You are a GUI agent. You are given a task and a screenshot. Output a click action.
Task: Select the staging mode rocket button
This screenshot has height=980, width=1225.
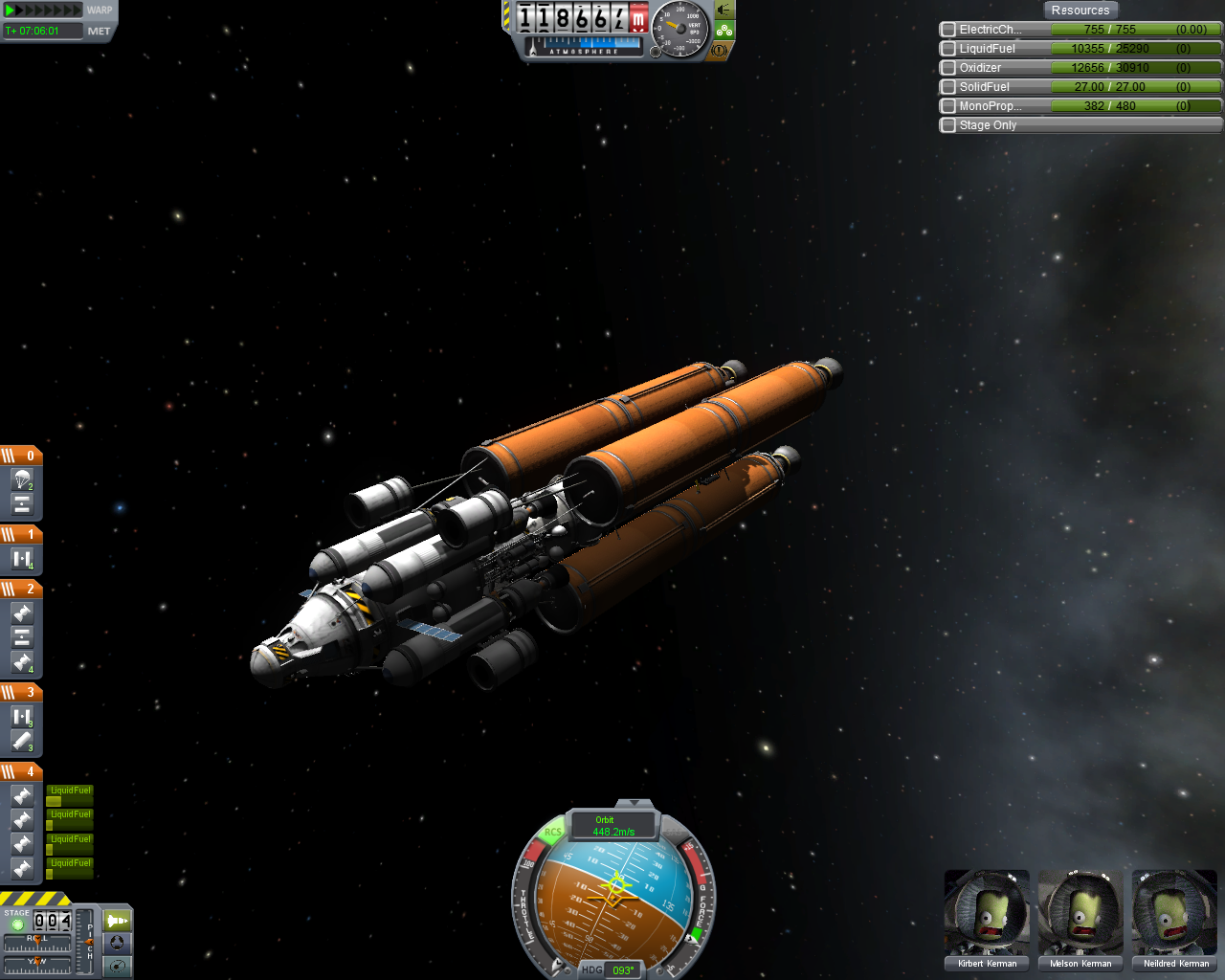point(117,921)
